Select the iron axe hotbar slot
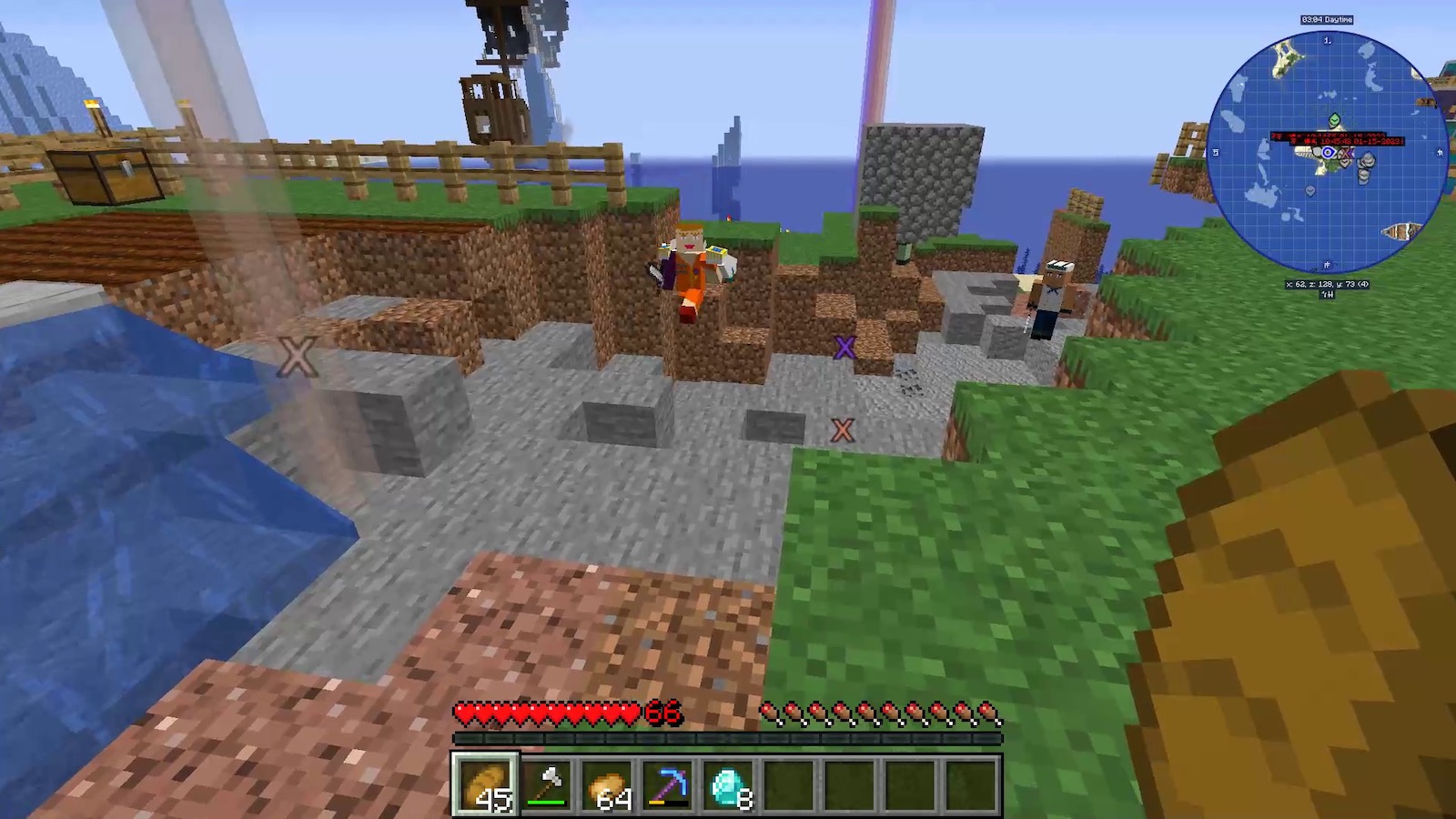1456x819 pixels. 548,784
